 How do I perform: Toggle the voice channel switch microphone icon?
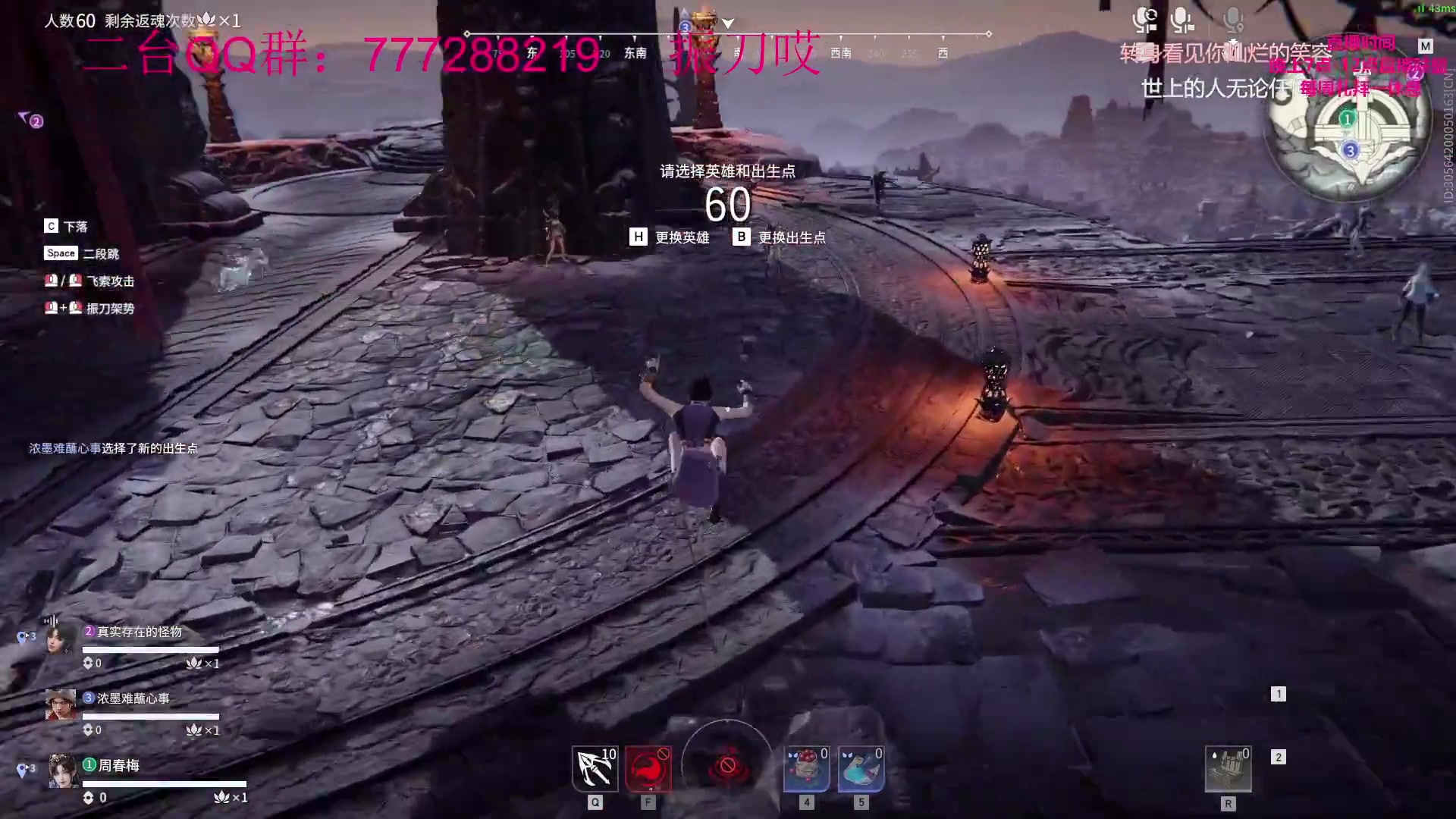click(x=1144, y=20)
